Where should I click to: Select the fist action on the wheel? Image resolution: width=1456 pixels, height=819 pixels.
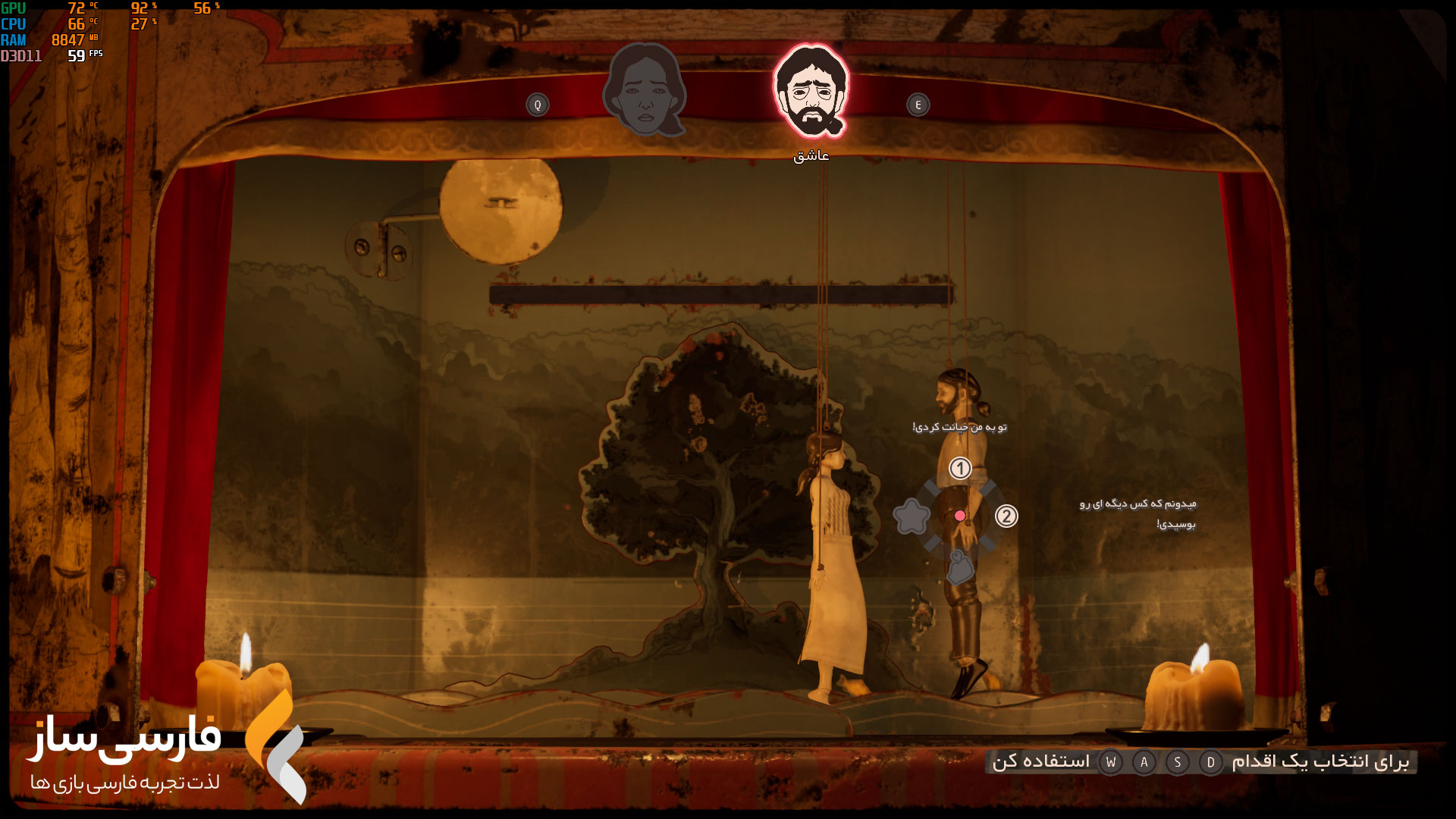coord(960,567)
